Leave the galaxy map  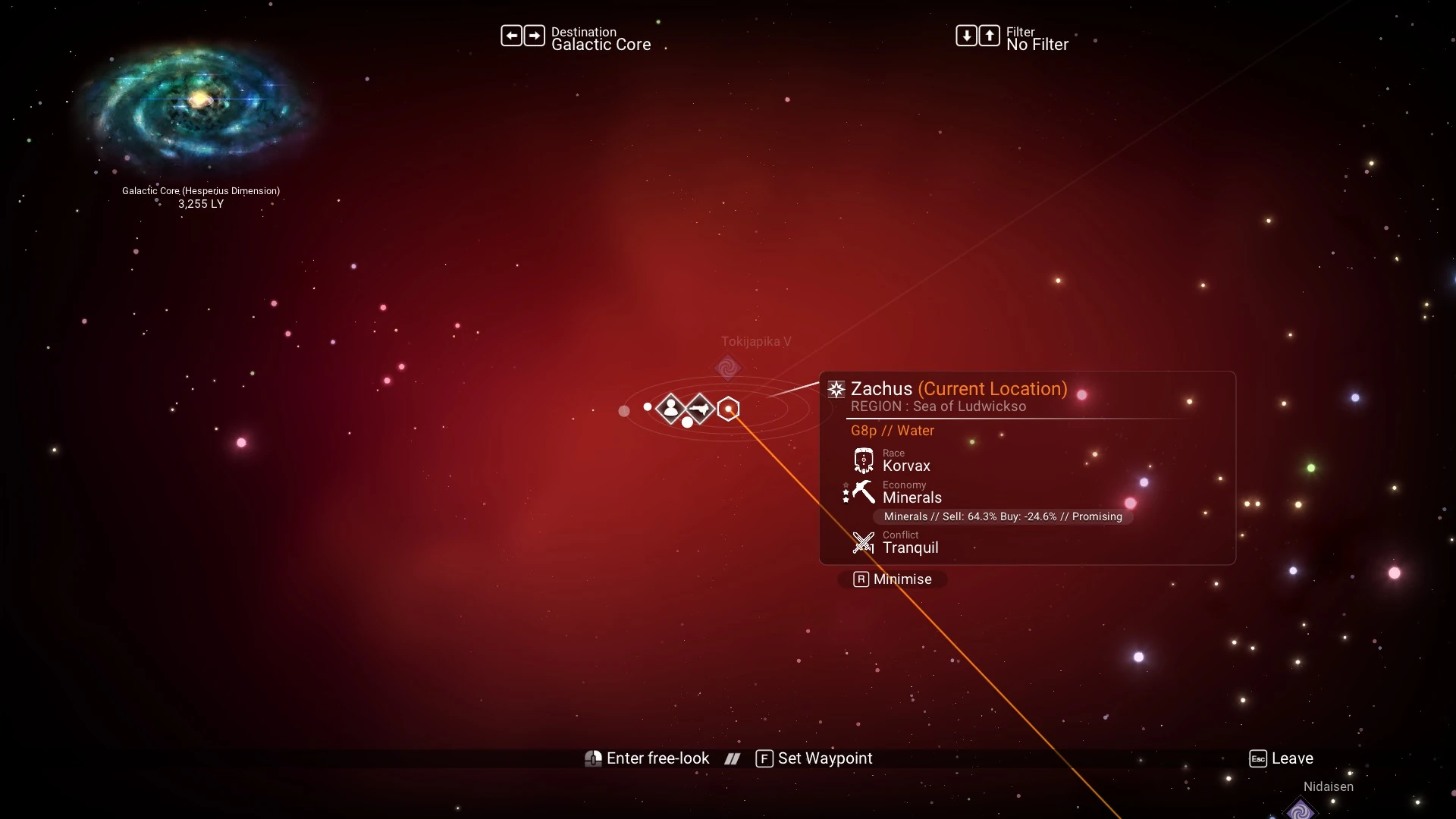point(1282,758)
